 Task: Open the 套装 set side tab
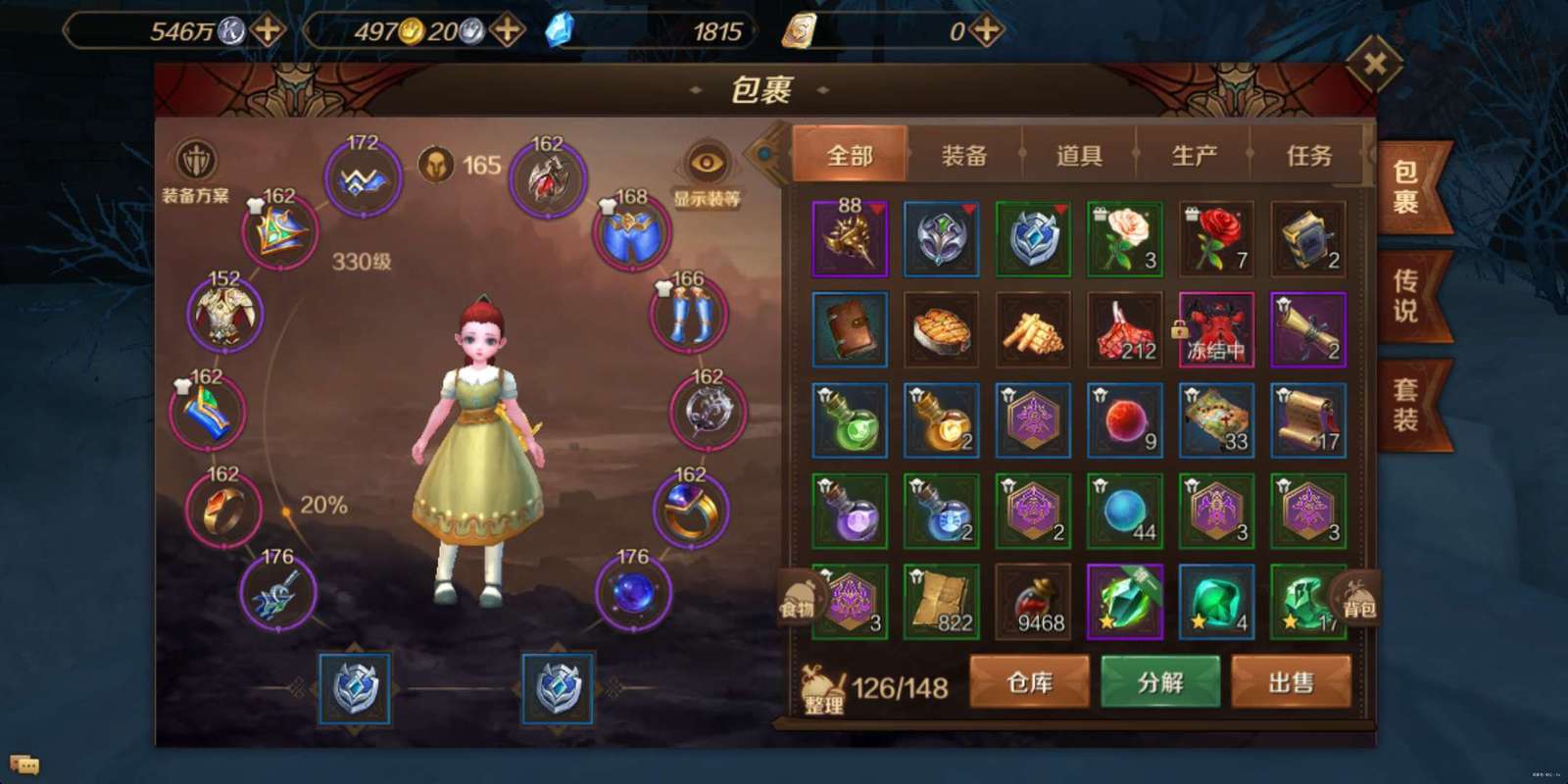point(1405,405)
